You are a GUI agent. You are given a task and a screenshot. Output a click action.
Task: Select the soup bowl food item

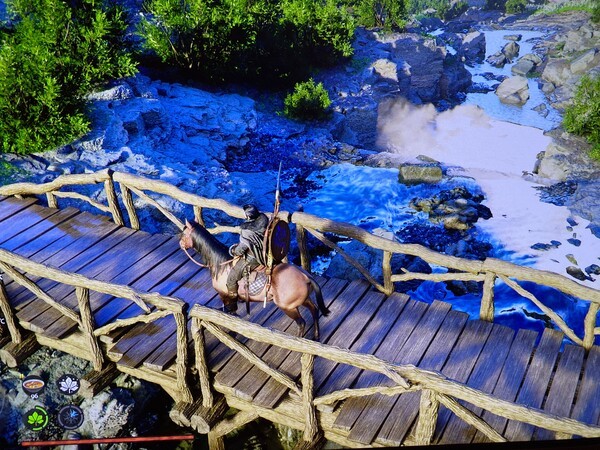coord(34,386)
